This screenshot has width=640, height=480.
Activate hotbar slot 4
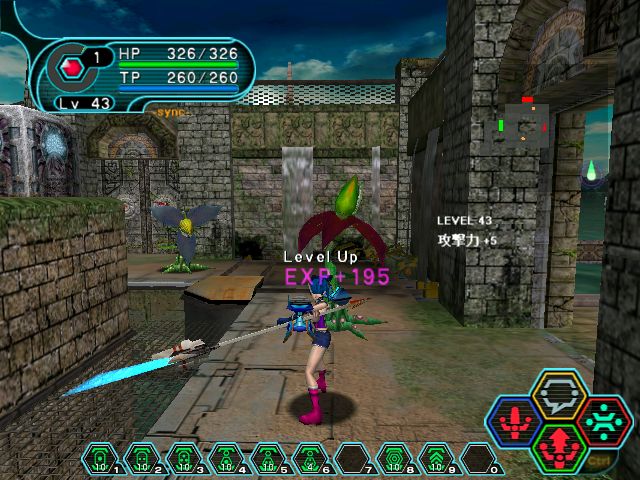pyautogui.click(x=226, y=459)
